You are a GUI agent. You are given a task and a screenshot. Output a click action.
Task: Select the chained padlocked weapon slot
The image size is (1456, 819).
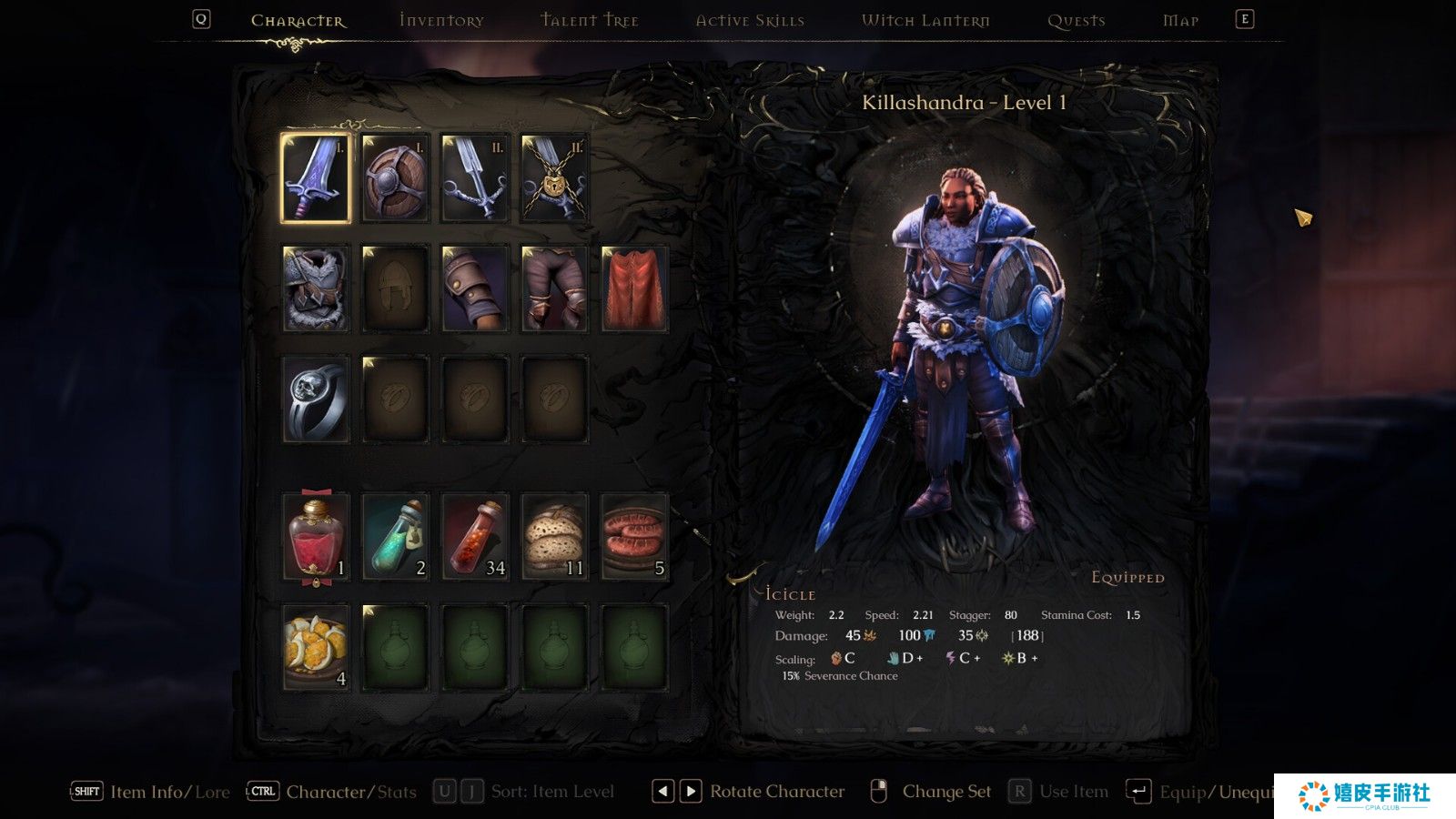[554, 178]
